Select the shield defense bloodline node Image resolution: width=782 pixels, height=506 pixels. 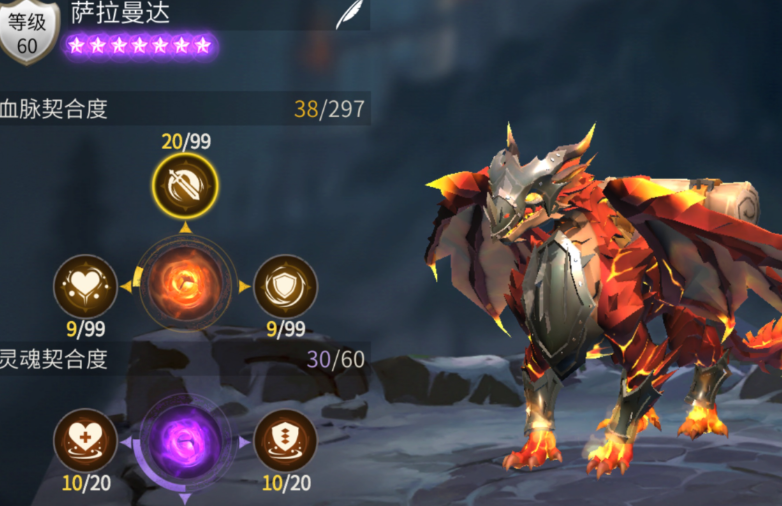tap(285, 287)
